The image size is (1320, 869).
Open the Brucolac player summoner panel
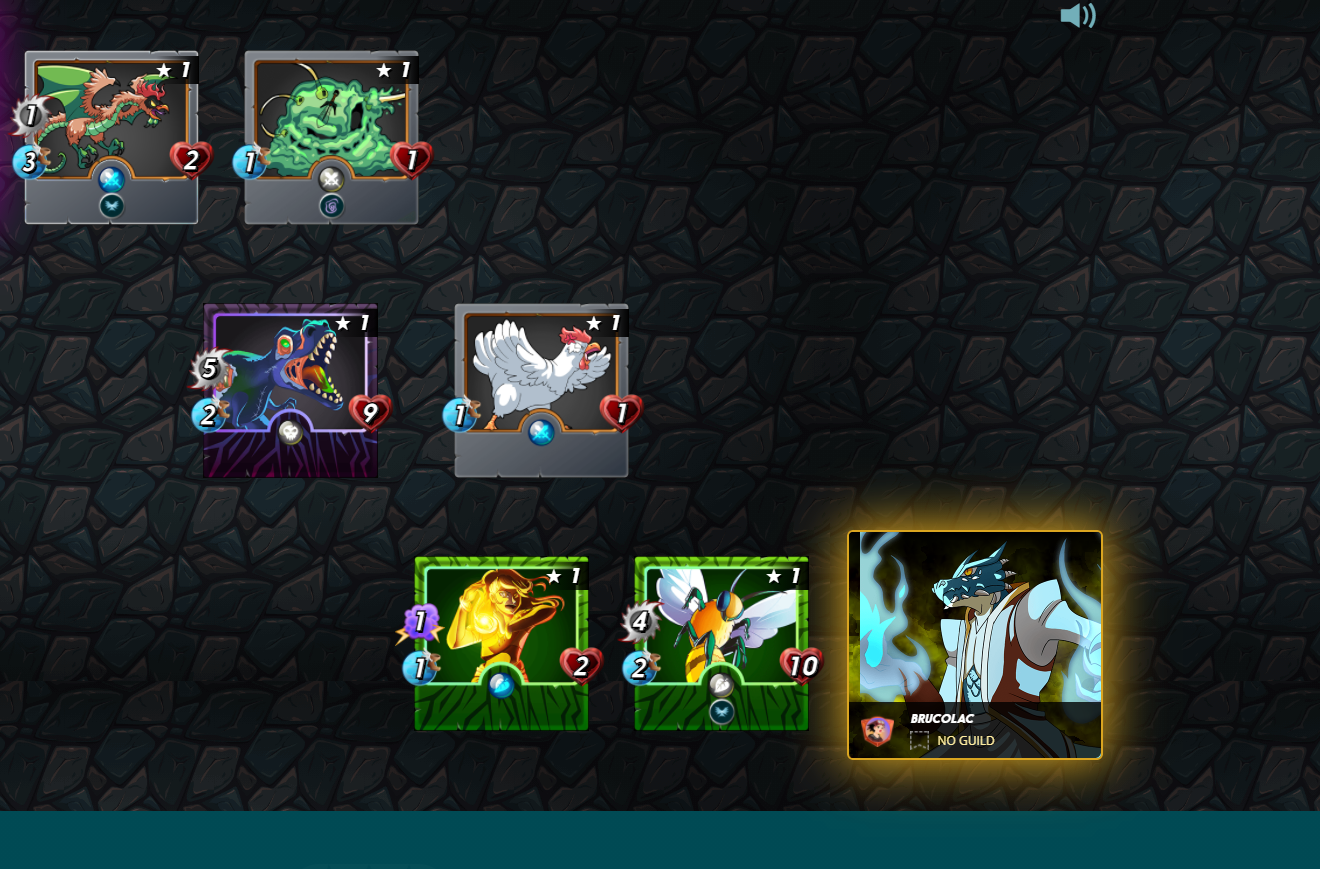pos(975,620)
